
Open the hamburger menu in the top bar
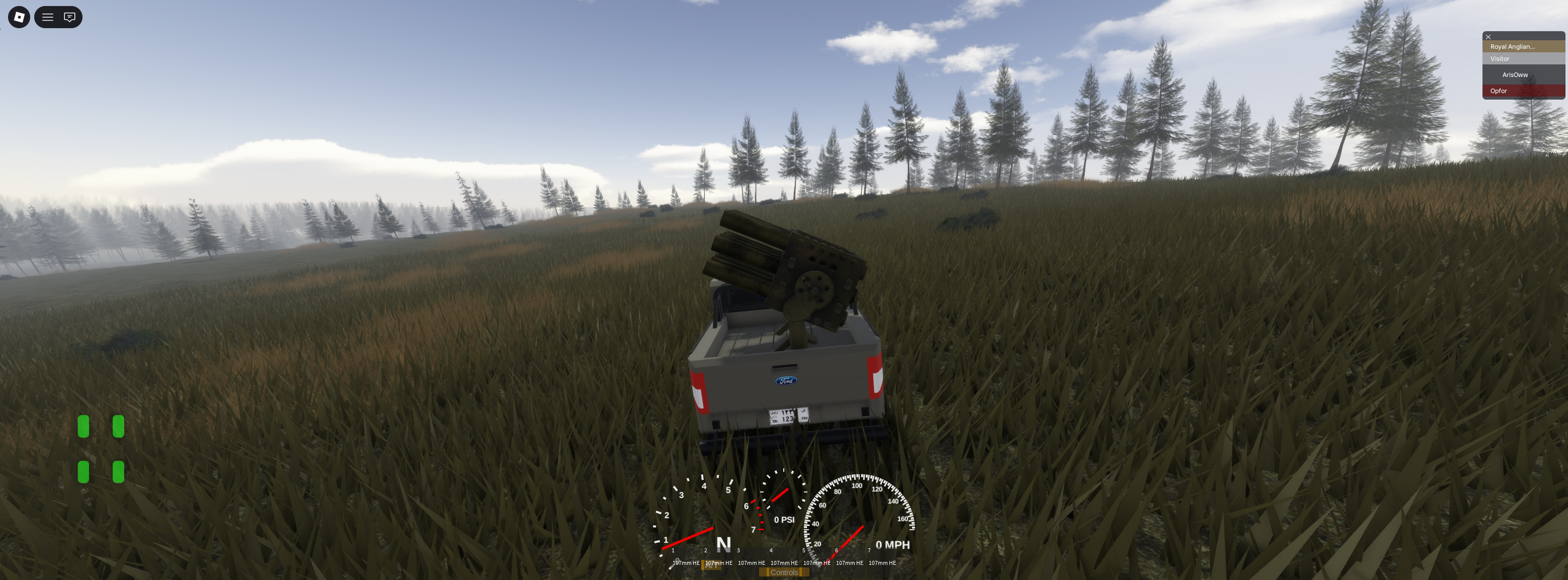pyautogui.click(x=47, y=17)
